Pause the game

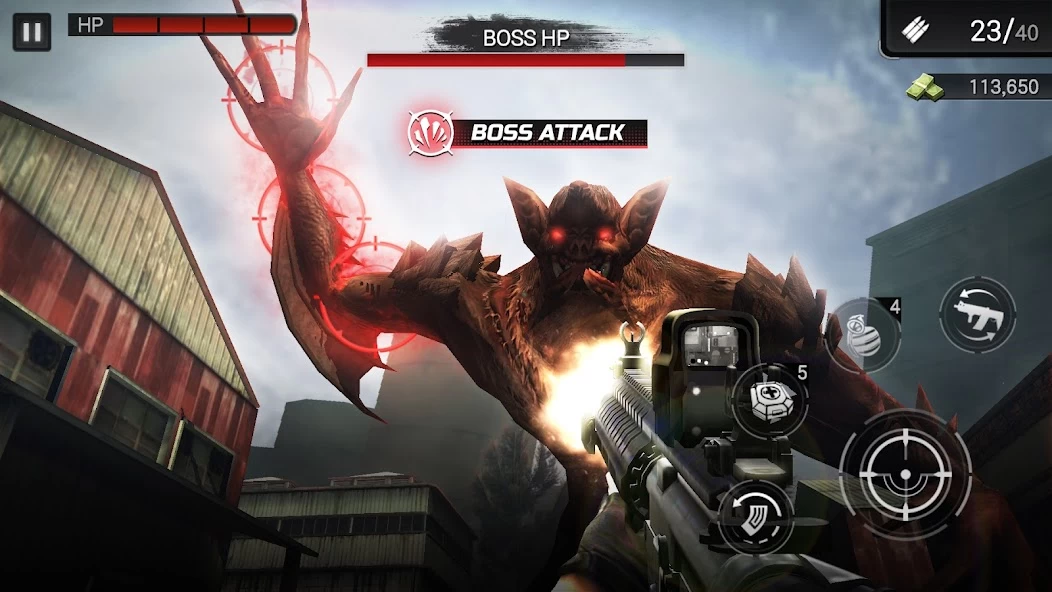point(32,31)
